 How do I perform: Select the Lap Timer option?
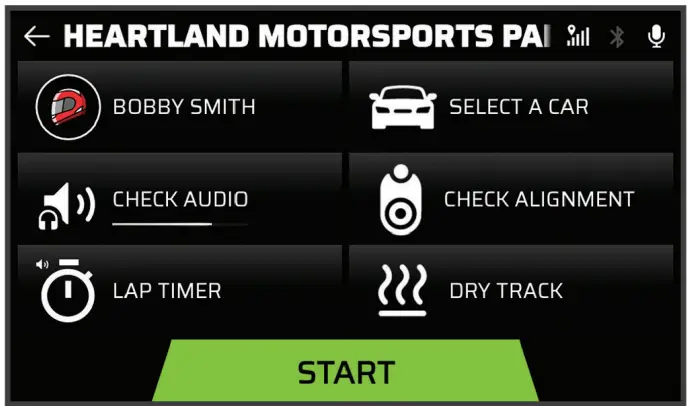point(180,291)
